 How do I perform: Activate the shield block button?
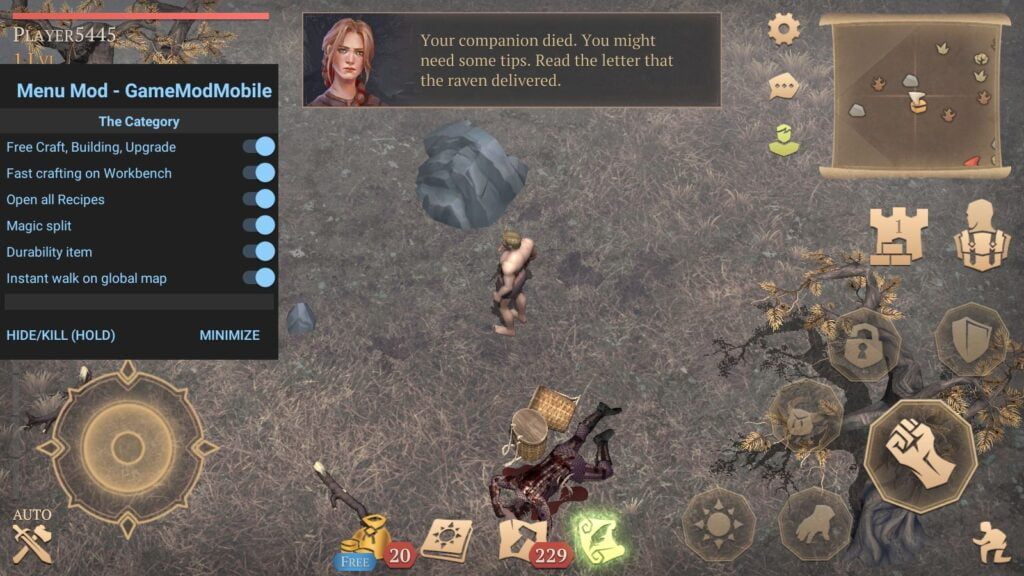(970, 339)
